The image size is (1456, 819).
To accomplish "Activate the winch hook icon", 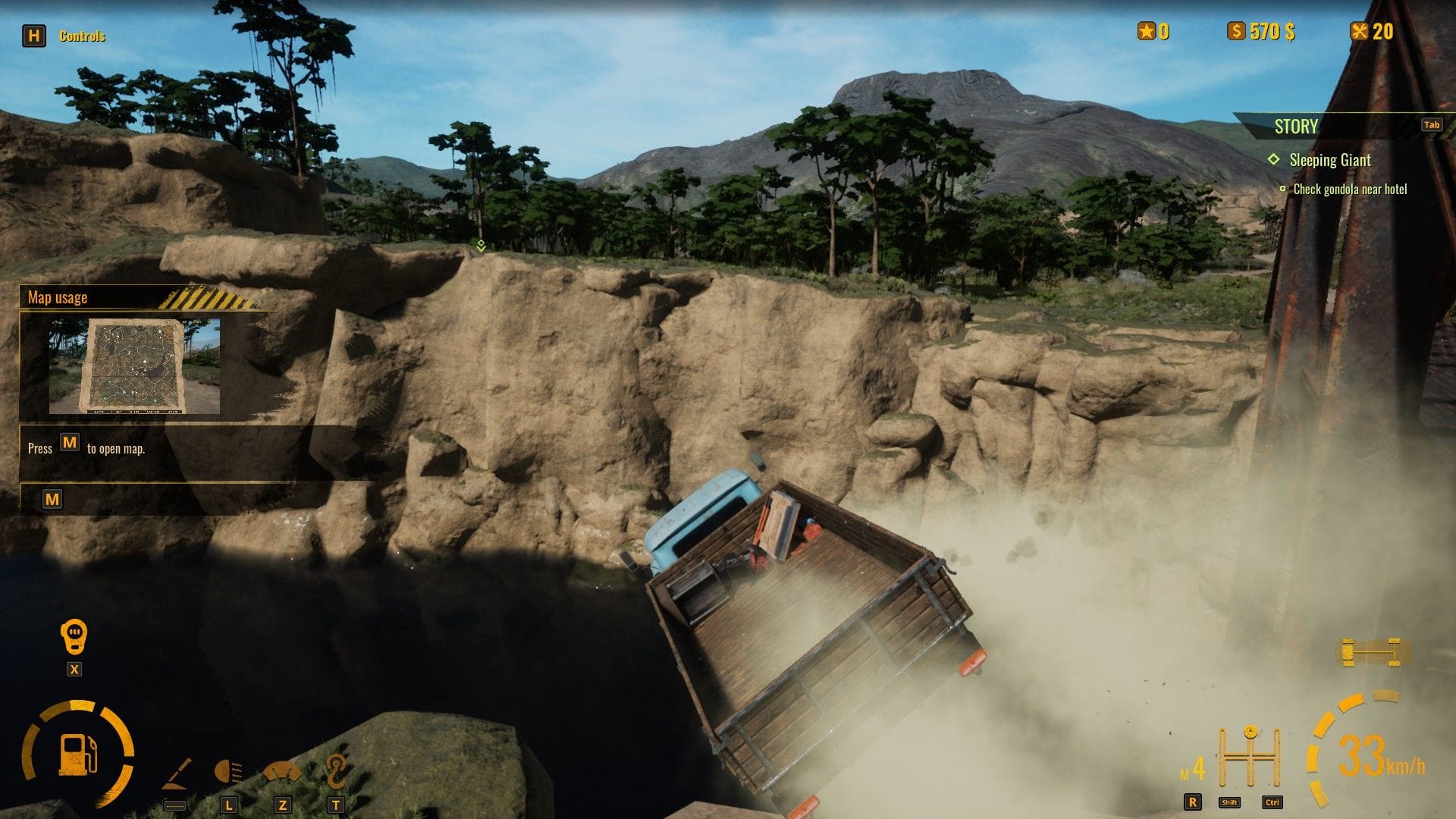I will click(335, 771).
